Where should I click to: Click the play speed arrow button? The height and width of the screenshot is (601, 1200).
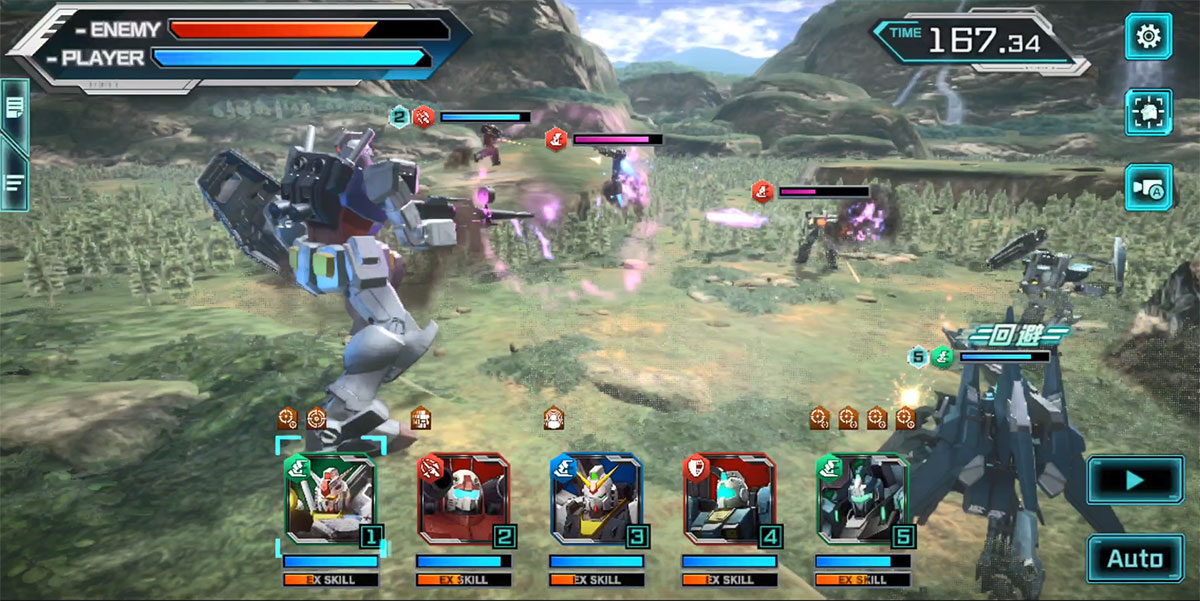(1134, 480)
